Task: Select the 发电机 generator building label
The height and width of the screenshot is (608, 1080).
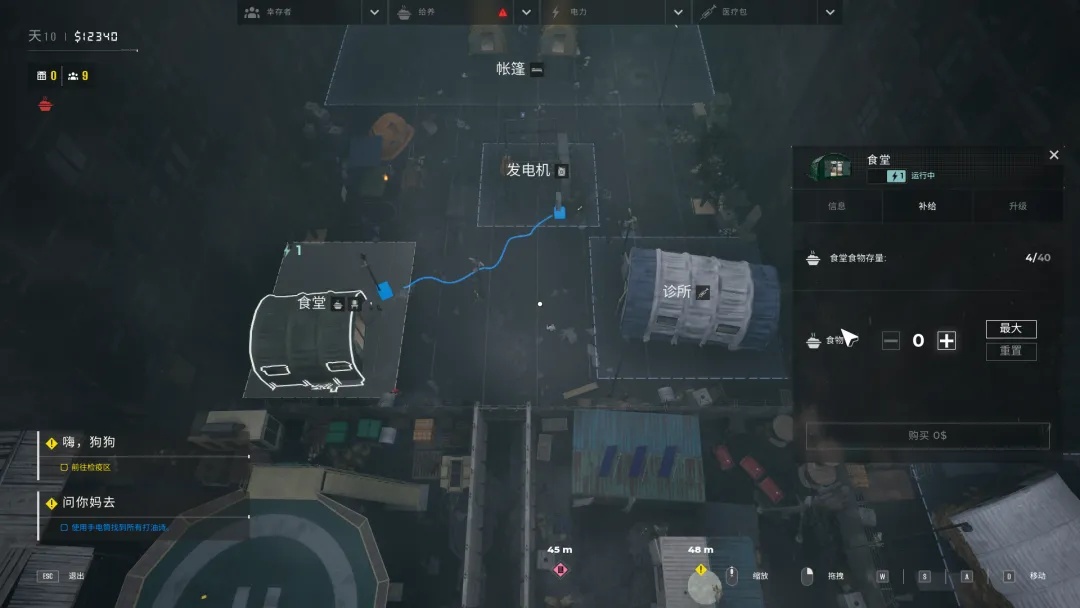Action: point(529,170)
